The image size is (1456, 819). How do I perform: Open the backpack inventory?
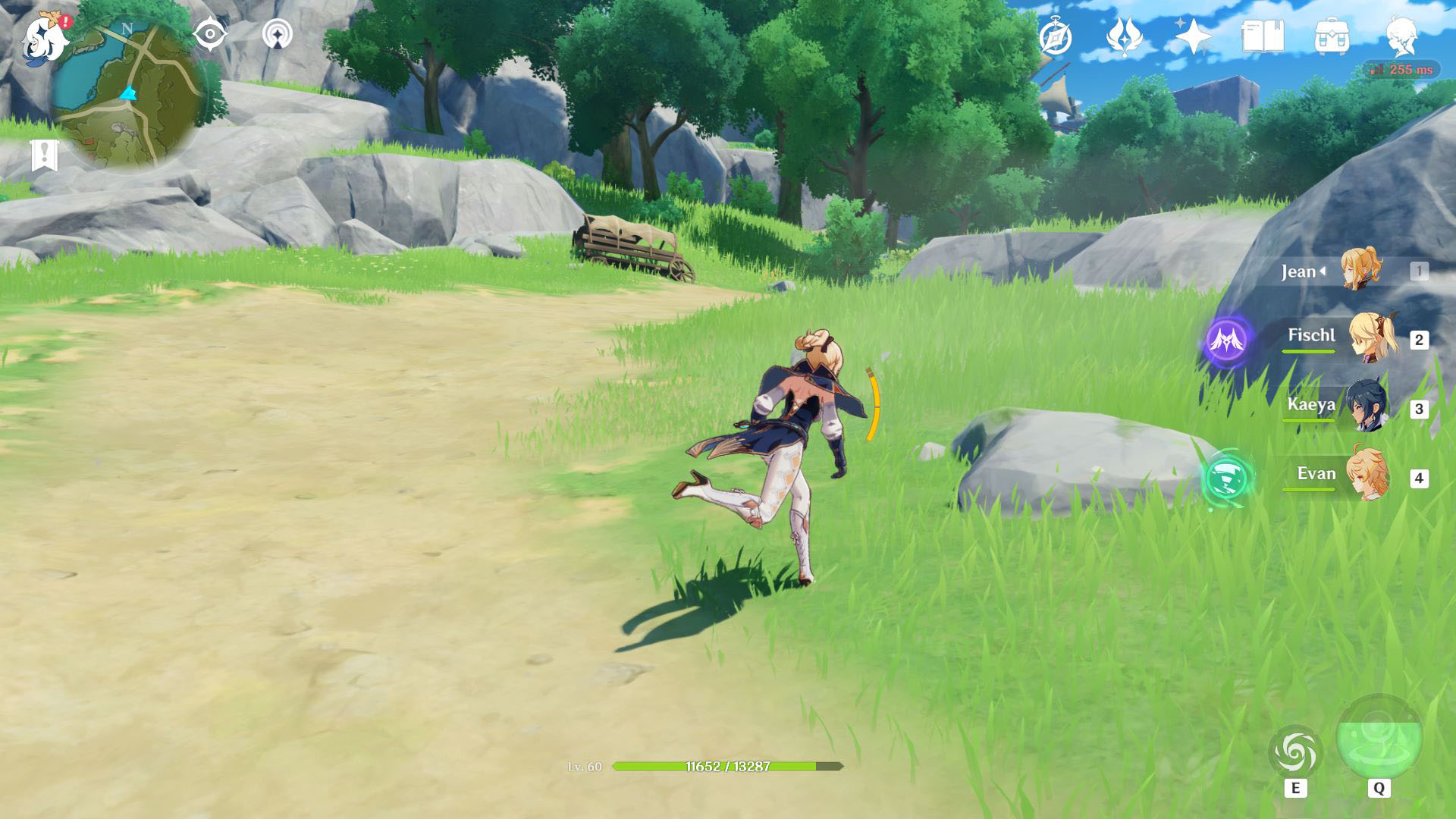[x=1332, y=36]
